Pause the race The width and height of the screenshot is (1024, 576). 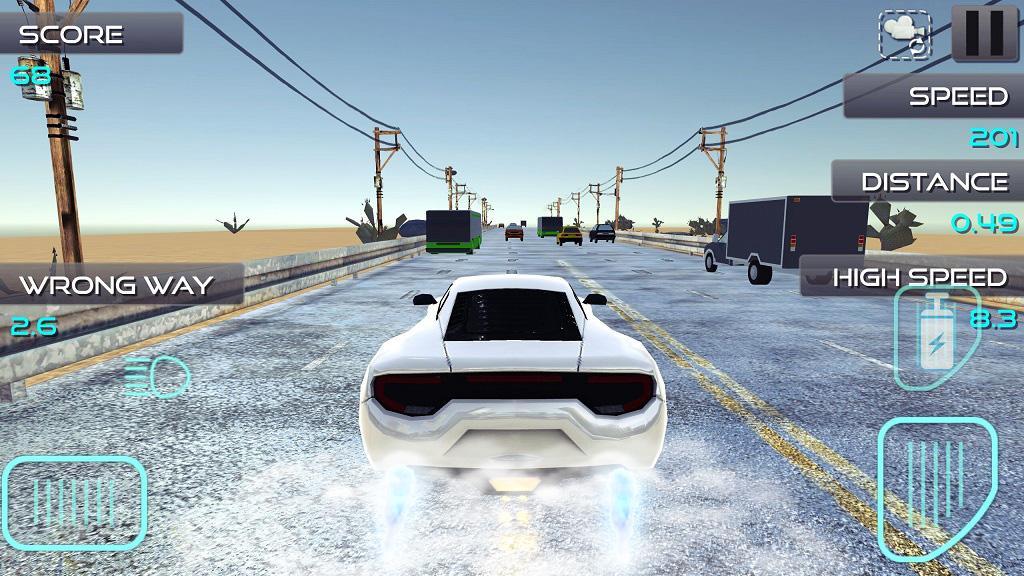pyautogui.click(x=985, y=33)
